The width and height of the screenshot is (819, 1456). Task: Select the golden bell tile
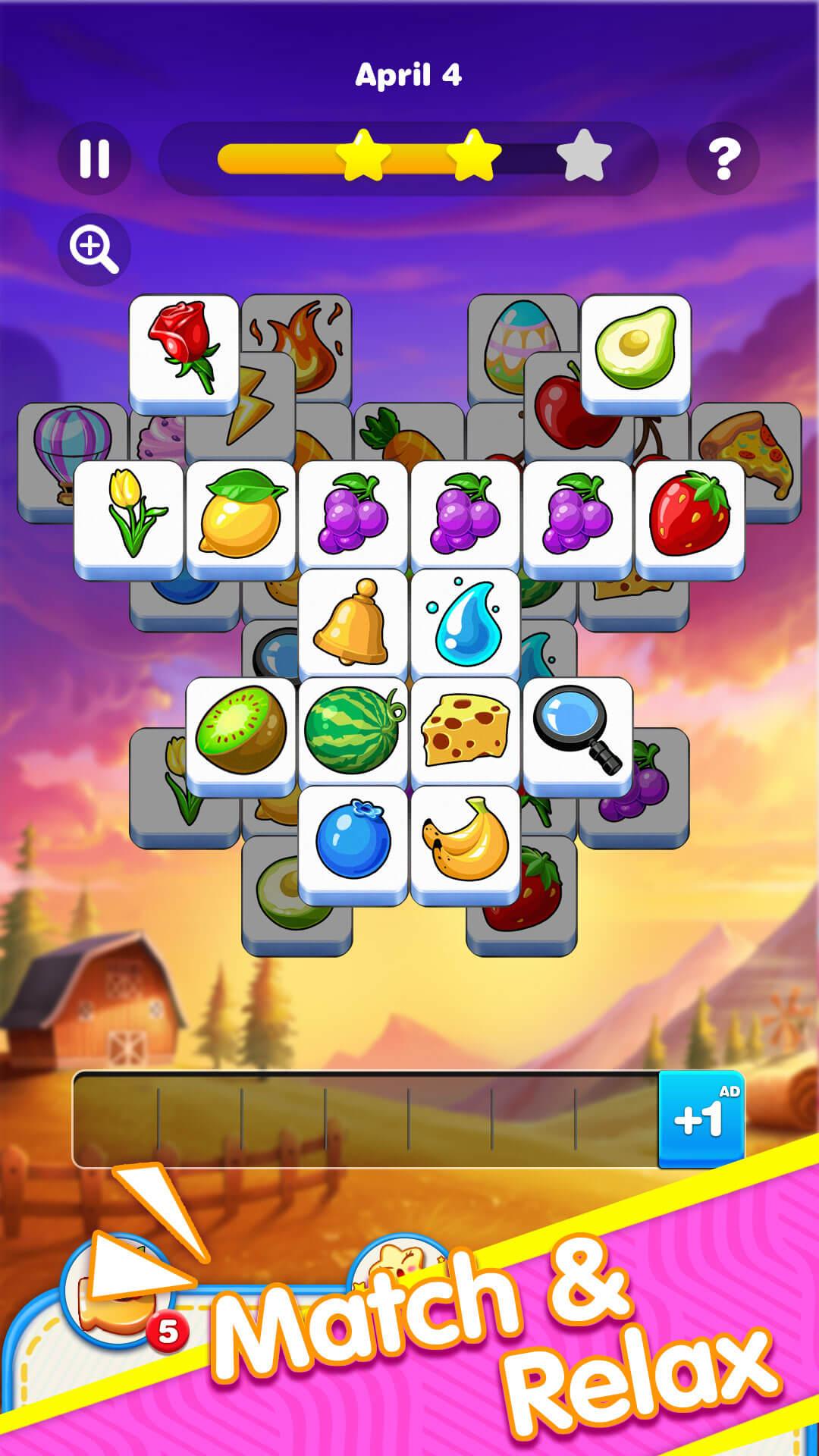(x=353, y=623)
